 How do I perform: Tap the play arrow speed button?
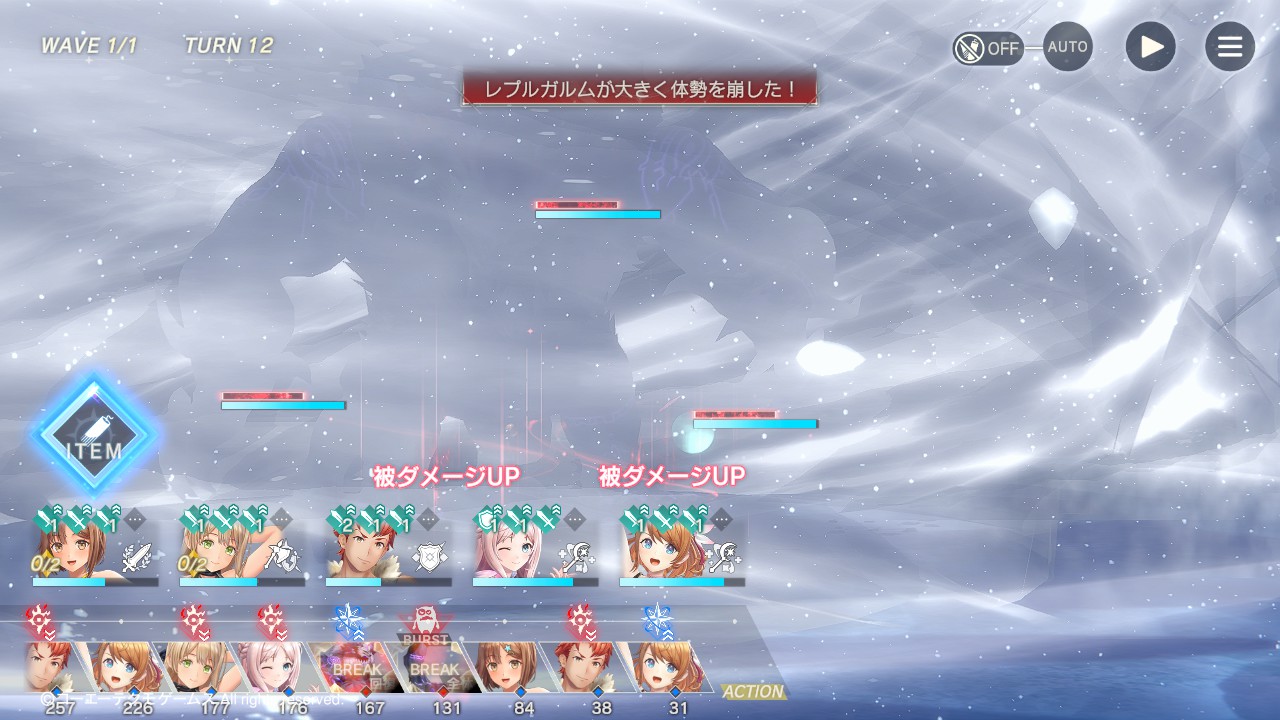point(1150,47)
